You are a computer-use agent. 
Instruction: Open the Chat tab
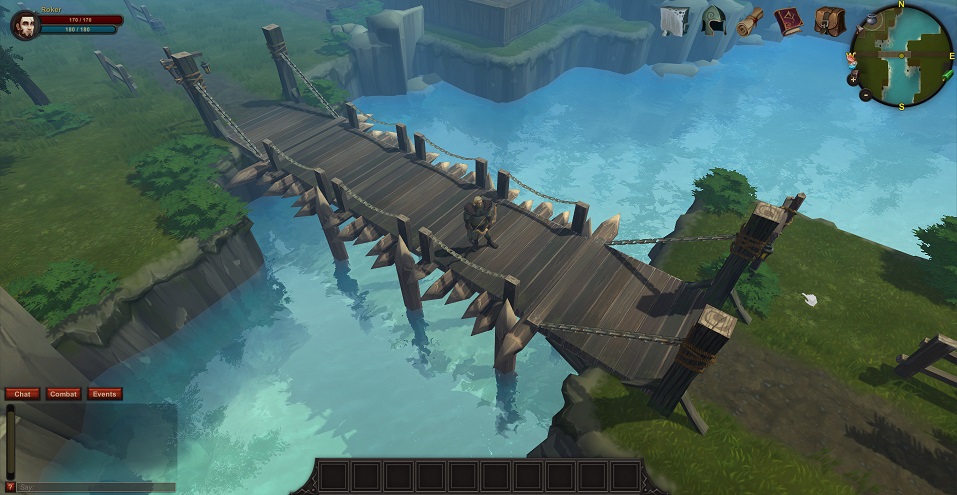pyautogui.click(x=23, y=394)
